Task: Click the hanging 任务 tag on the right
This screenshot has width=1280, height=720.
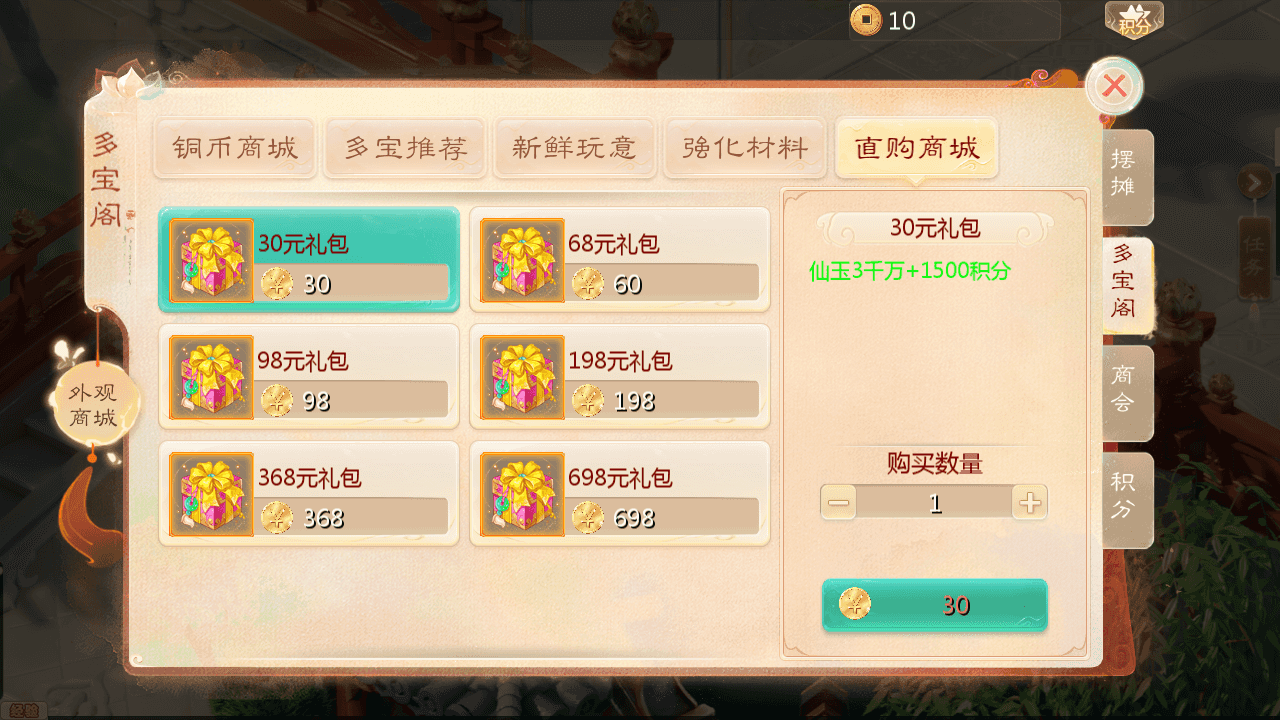Action: click(1254, 258)
